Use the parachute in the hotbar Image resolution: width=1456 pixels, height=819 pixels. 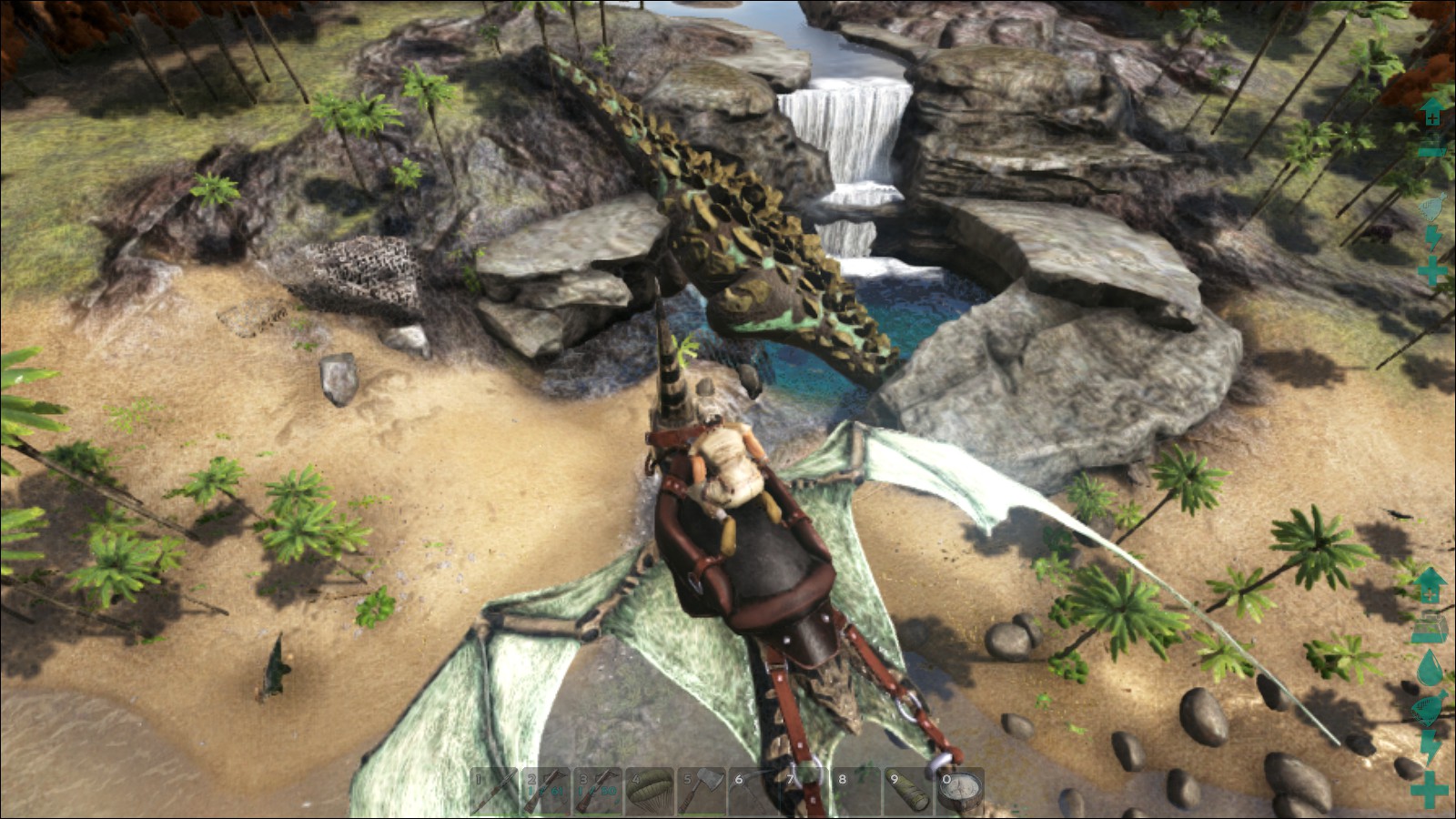pos(650,792)
